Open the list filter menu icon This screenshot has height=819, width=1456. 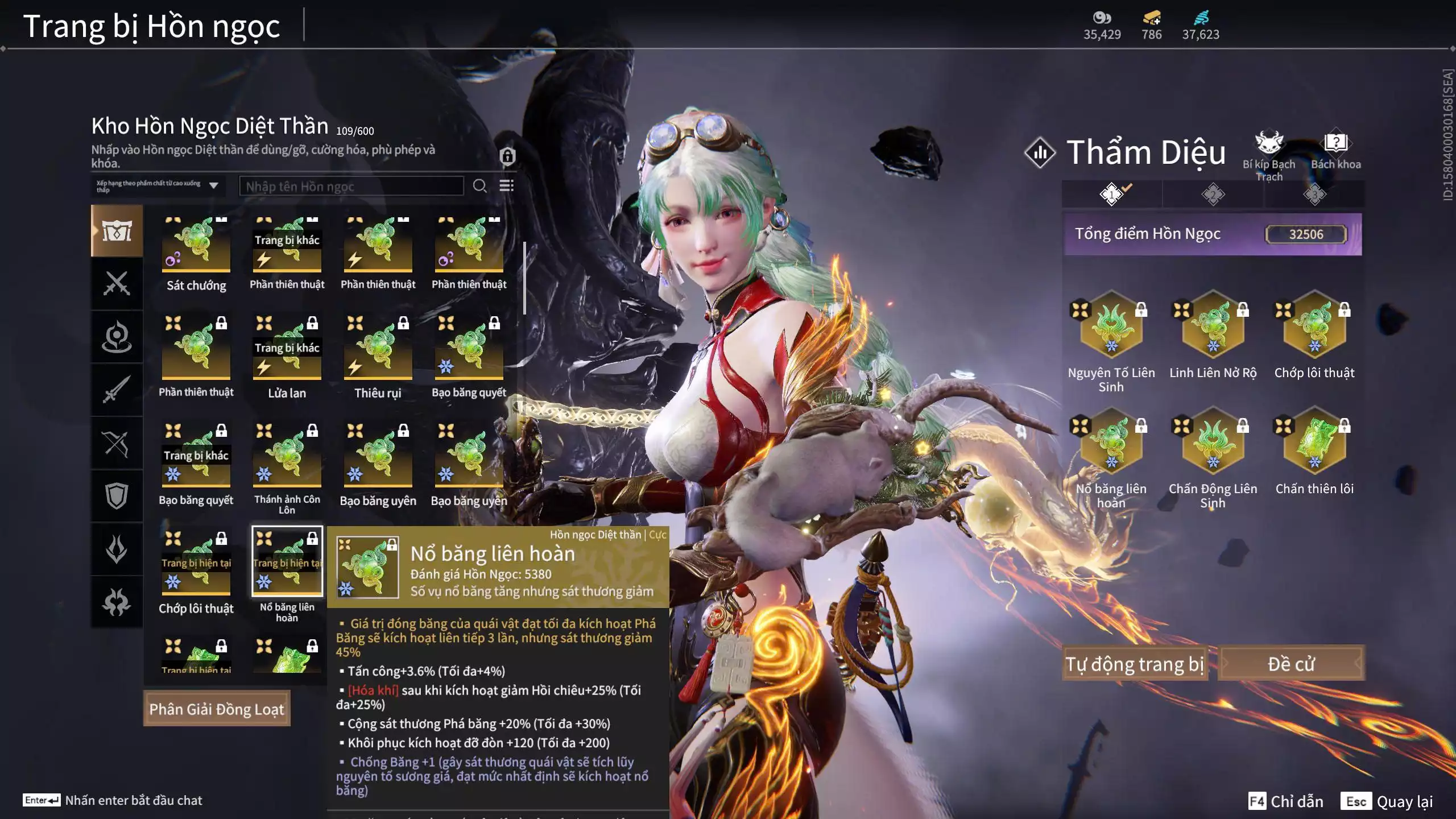[506, 186]
